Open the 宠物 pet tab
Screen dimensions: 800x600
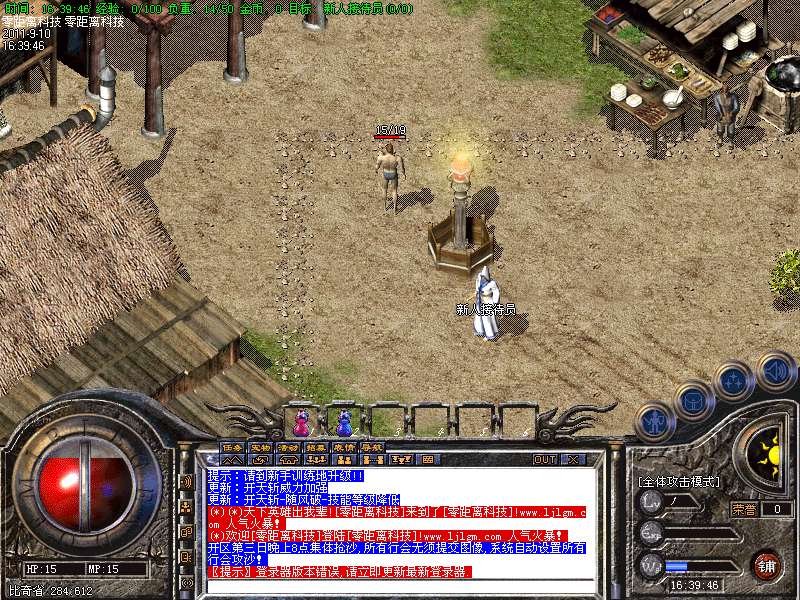point(260,447)
